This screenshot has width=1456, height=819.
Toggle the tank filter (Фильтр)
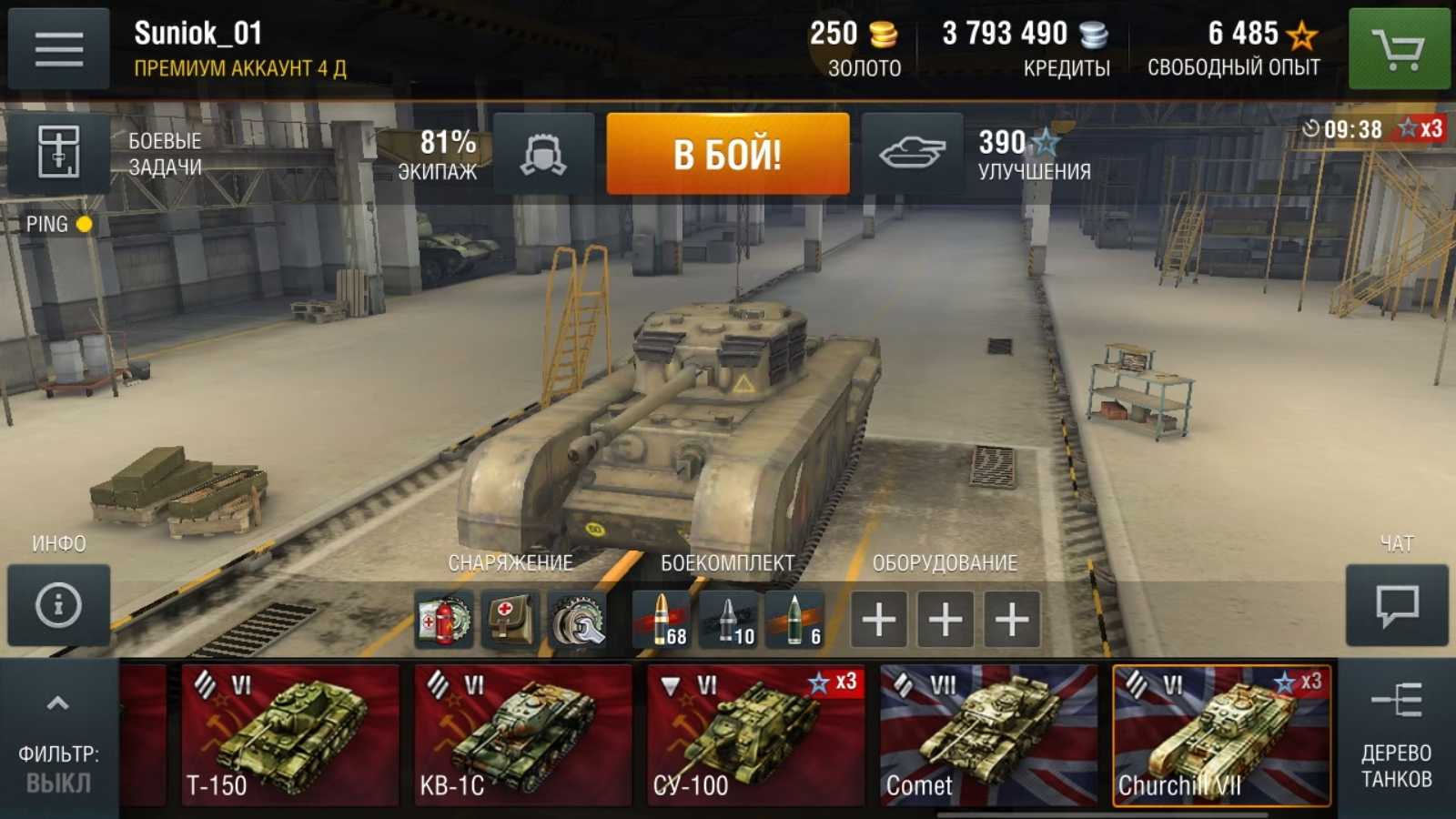(58, 737)
